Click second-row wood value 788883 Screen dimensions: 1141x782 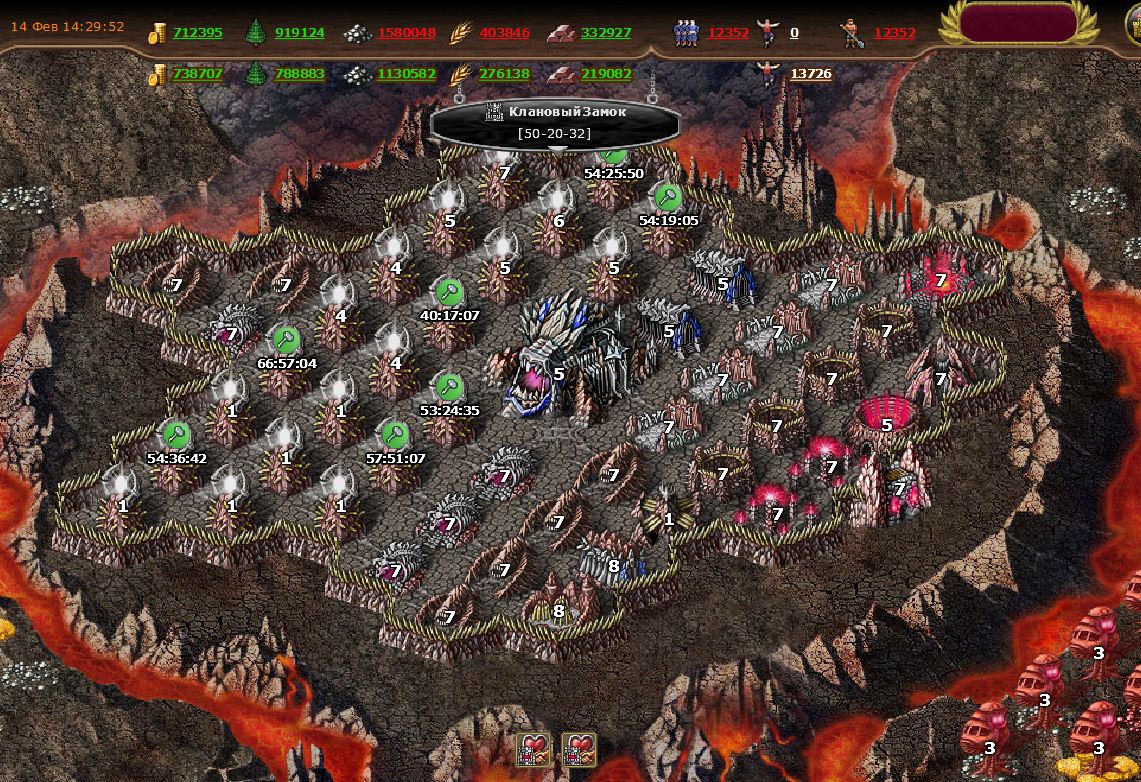click(299, 74)
